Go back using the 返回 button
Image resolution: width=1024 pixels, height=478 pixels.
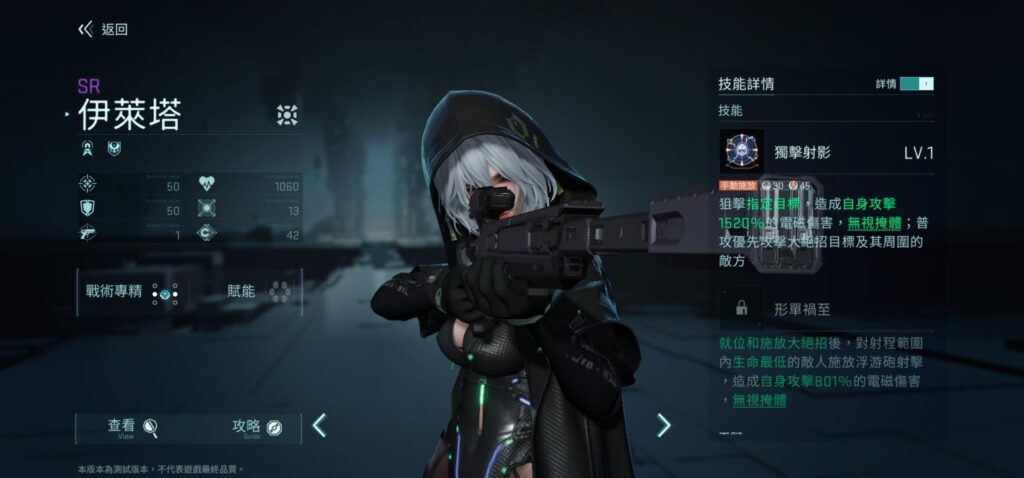point(103,29)
